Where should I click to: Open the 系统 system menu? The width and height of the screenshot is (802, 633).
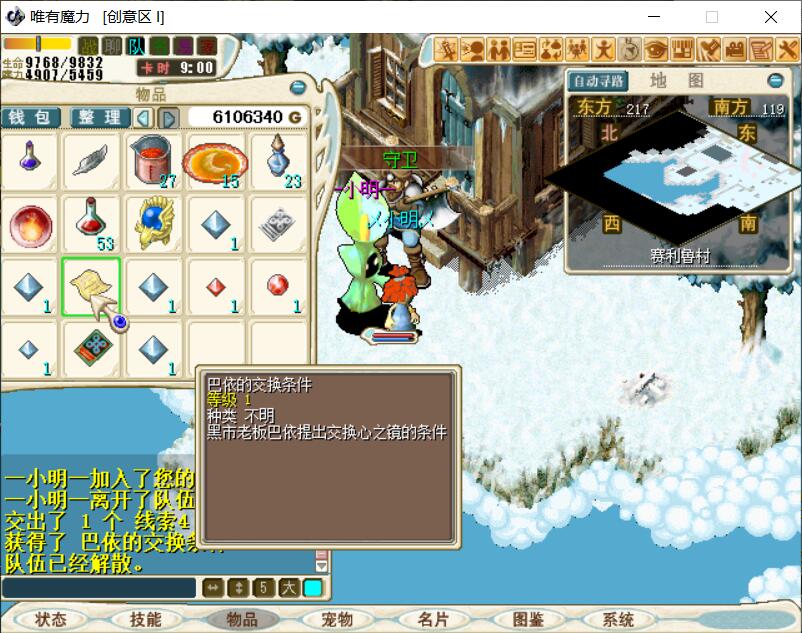tap(618, 620)
